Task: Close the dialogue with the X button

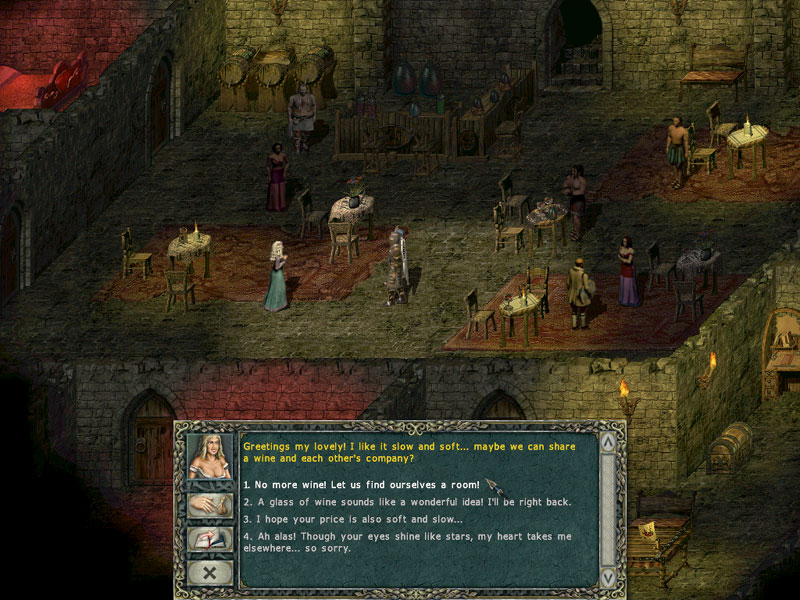Action: point(210,572)
